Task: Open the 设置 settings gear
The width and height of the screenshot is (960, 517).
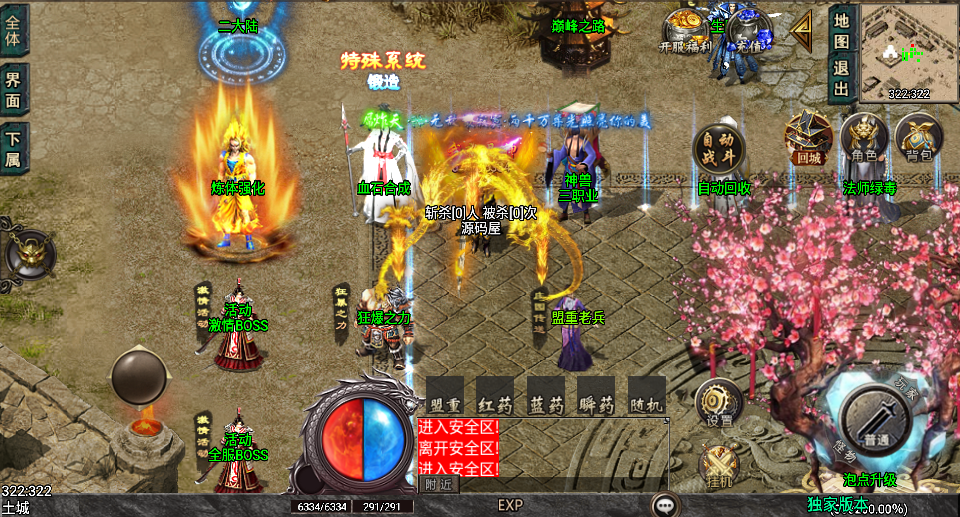Action: (718, 402)
